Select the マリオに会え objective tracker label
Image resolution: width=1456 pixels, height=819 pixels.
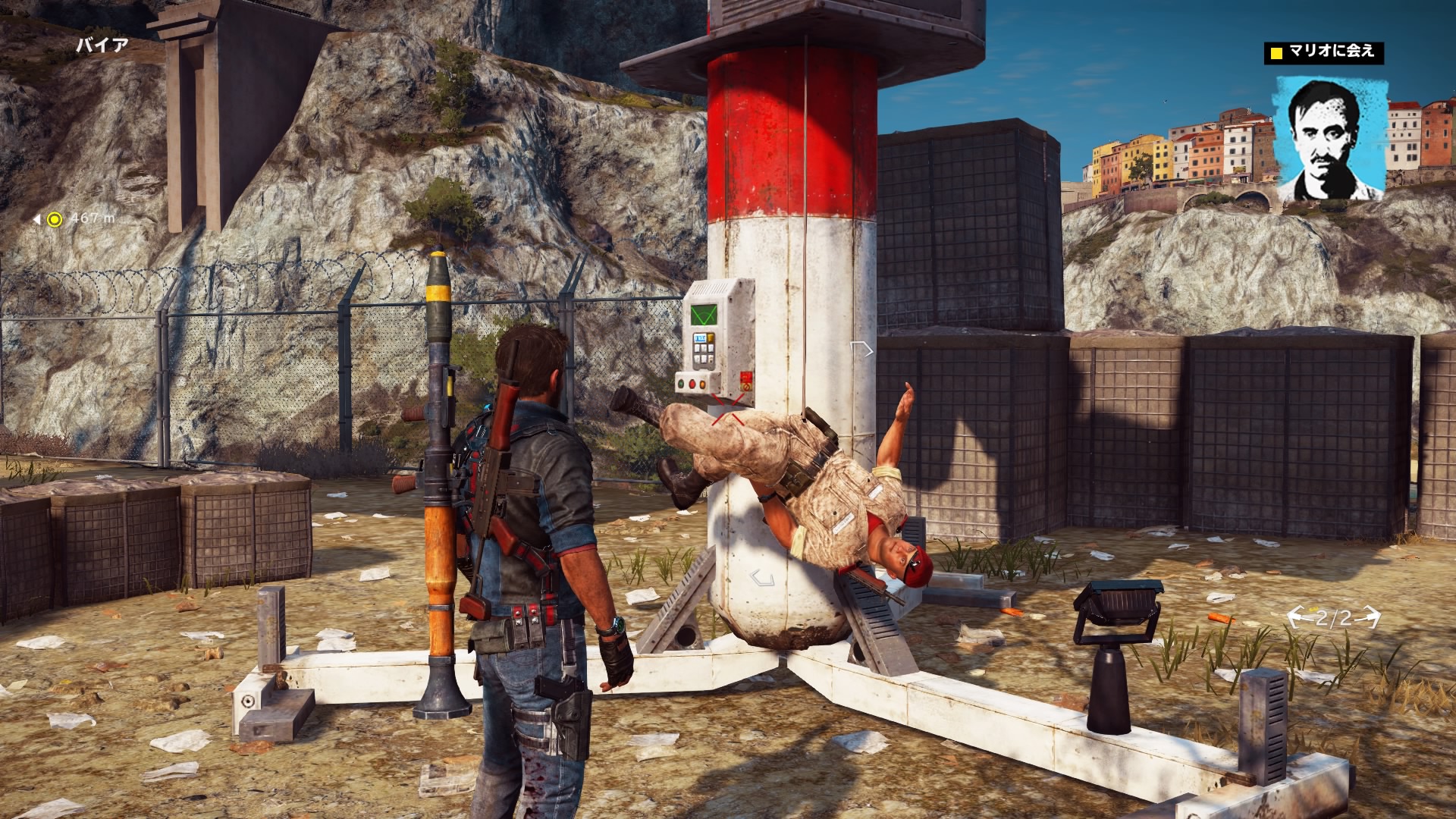pyautogui.click(x=1323, y=52)
